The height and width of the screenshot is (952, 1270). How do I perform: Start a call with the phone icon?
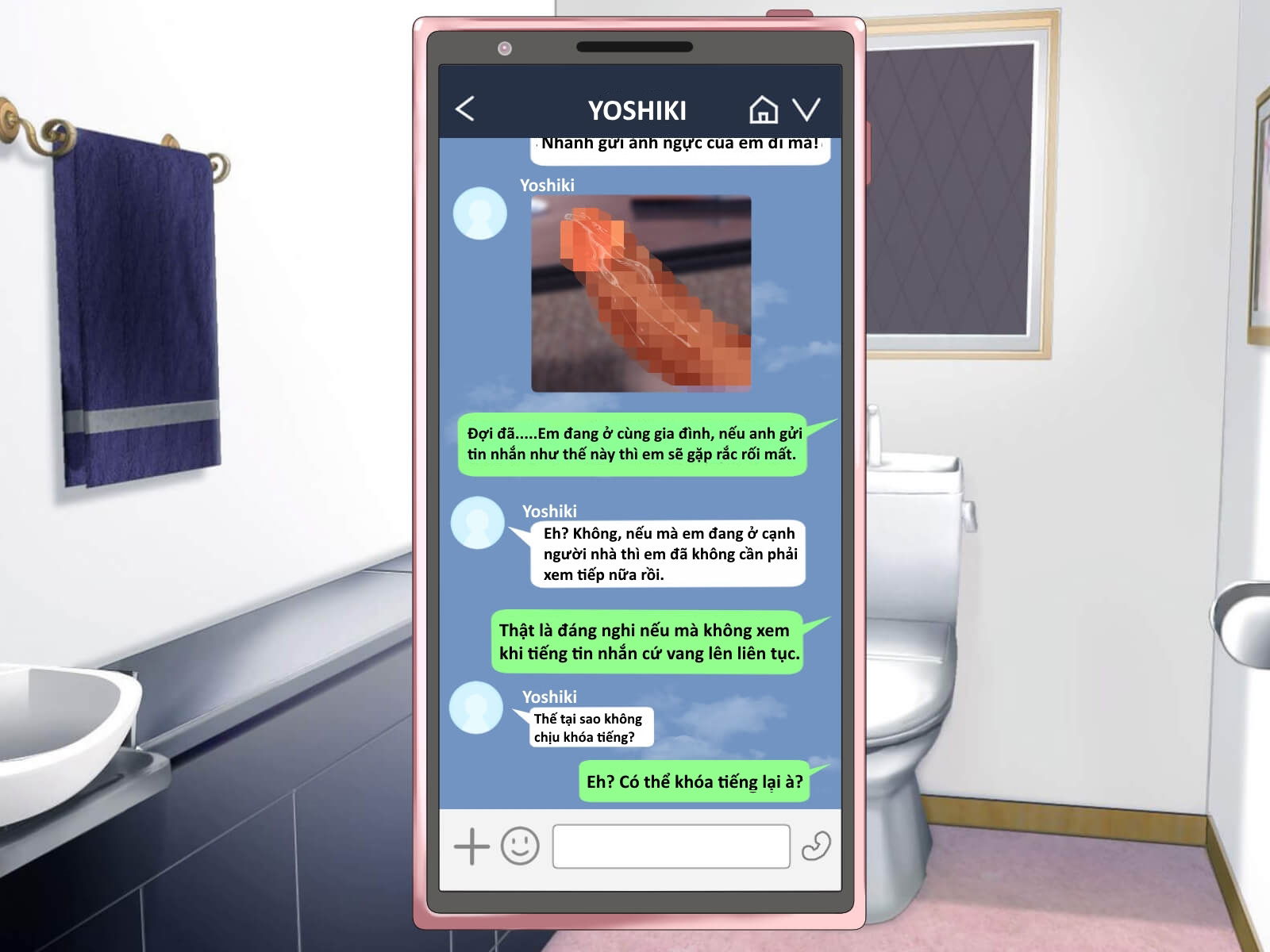point(815,846)
